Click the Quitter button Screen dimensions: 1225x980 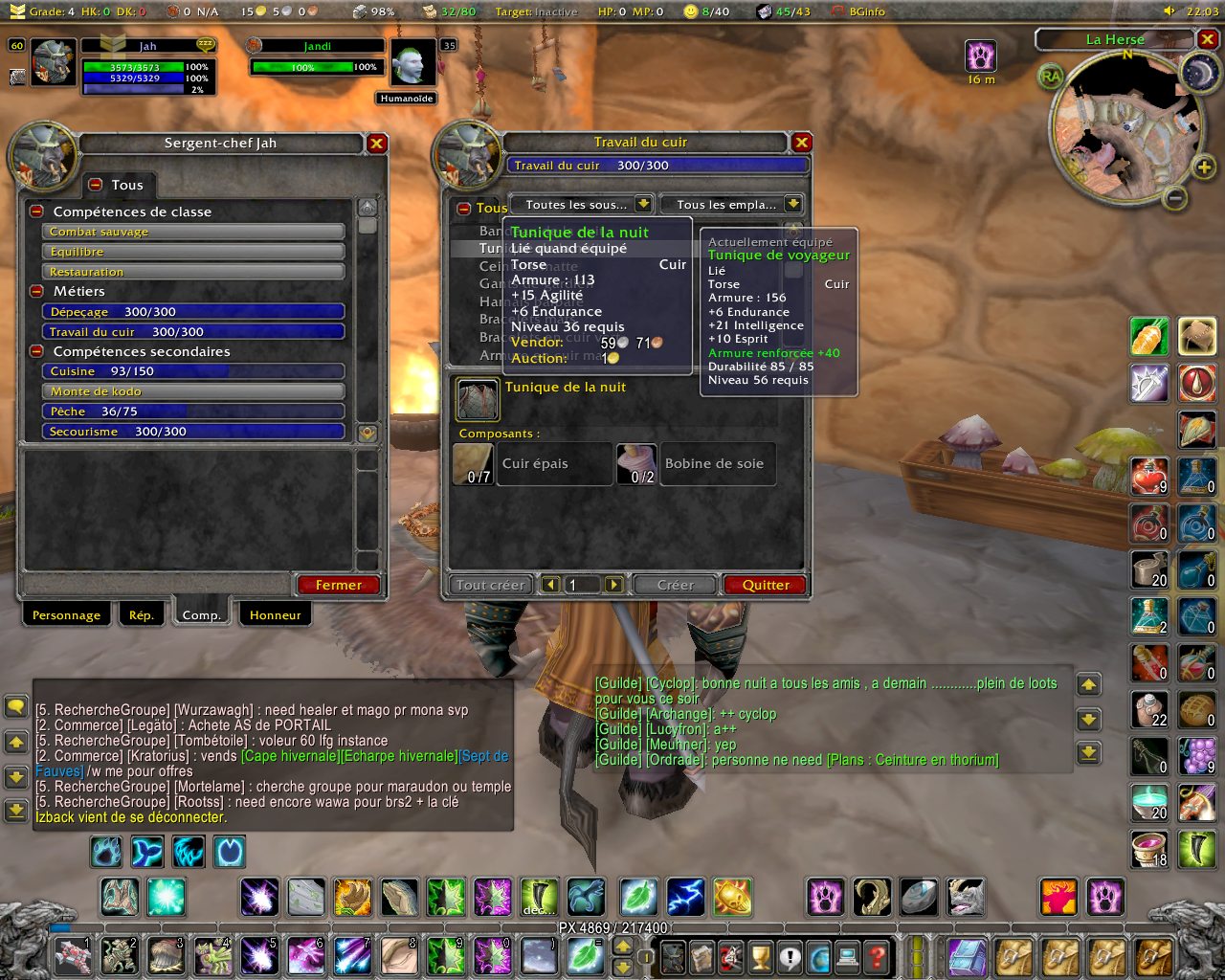[x=766, y=585]
